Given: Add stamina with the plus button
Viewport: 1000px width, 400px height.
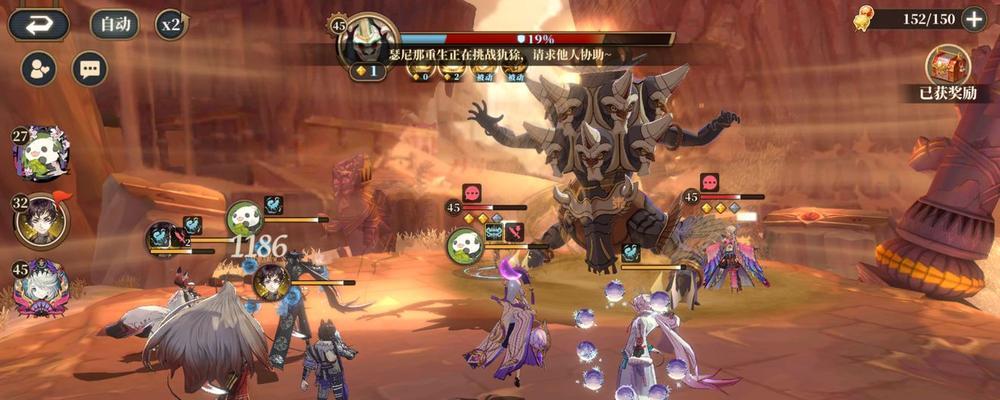Looking at the screenshot, I should coord(973,19).
